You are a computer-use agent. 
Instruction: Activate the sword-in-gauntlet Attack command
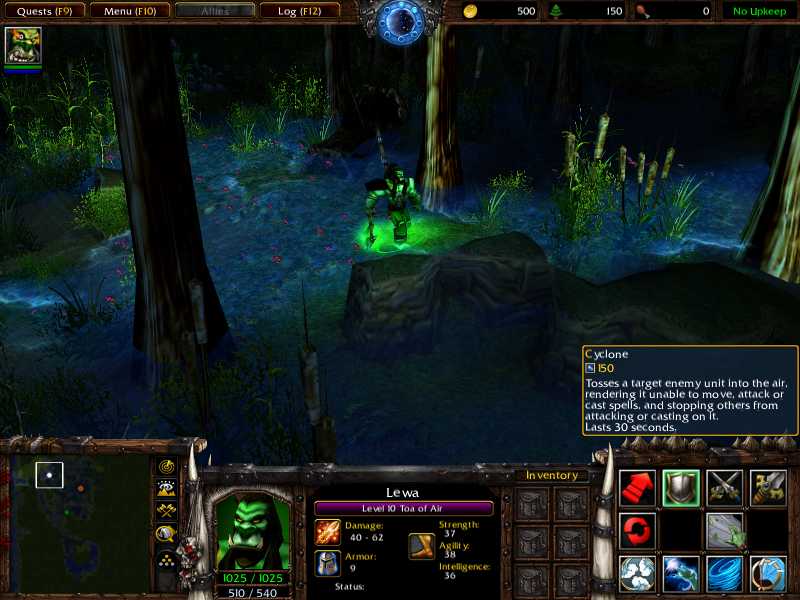[x=769, y=487]
